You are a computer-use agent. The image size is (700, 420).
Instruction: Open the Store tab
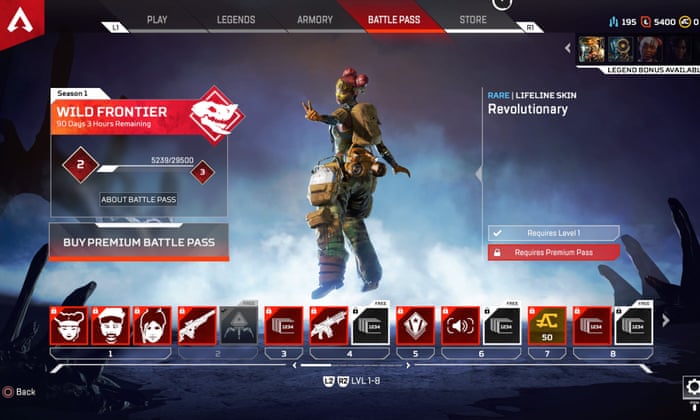(x=472, y=19)
